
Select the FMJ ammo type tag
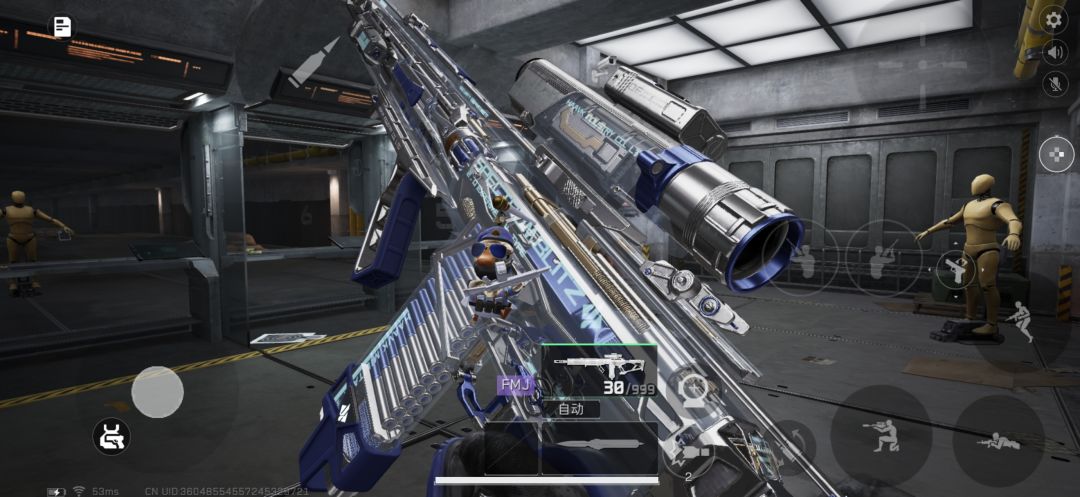[516, 384]
